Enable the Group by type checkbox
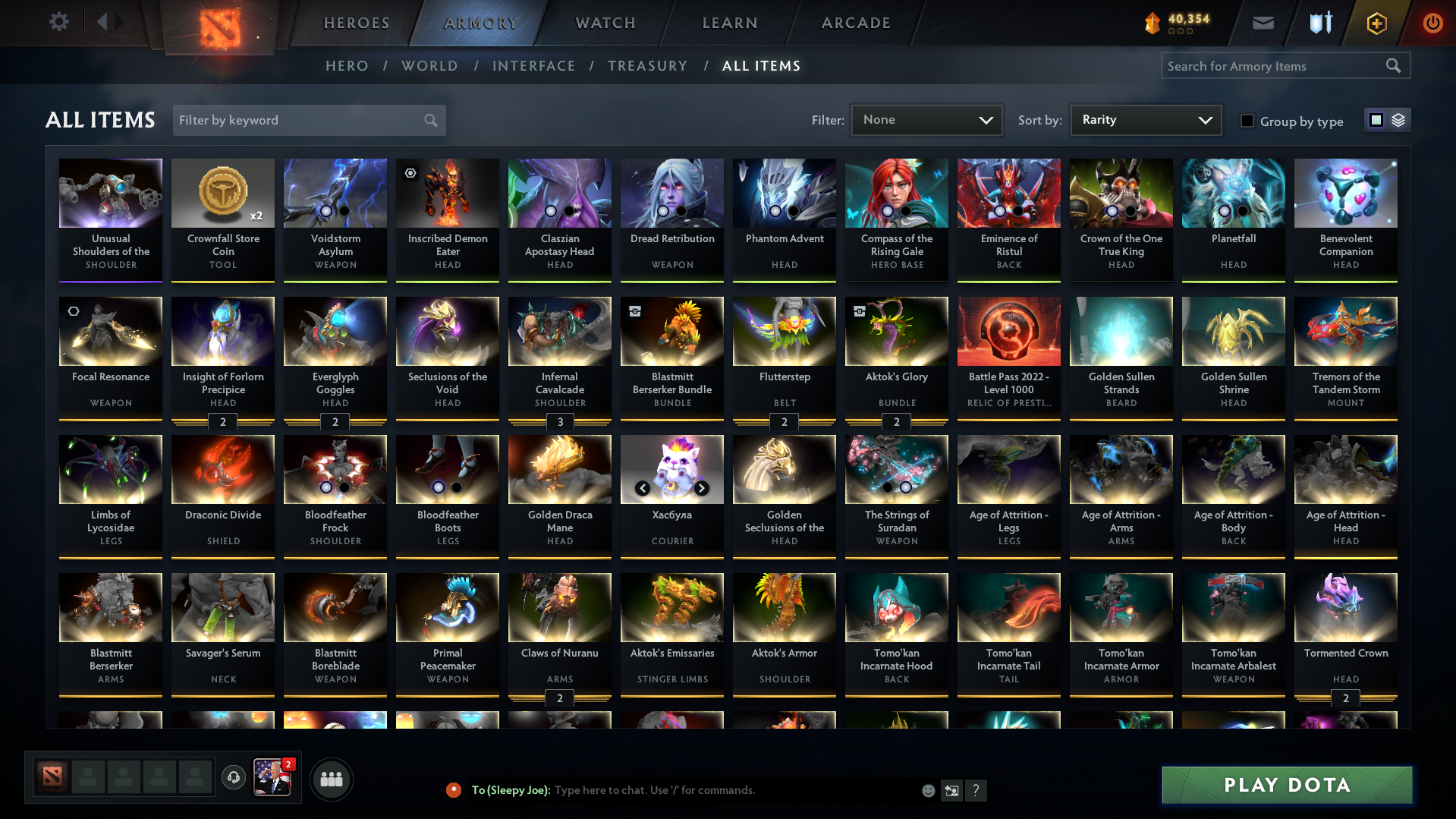Screen dimensions: 1456x819 (x=1247, y=120)
